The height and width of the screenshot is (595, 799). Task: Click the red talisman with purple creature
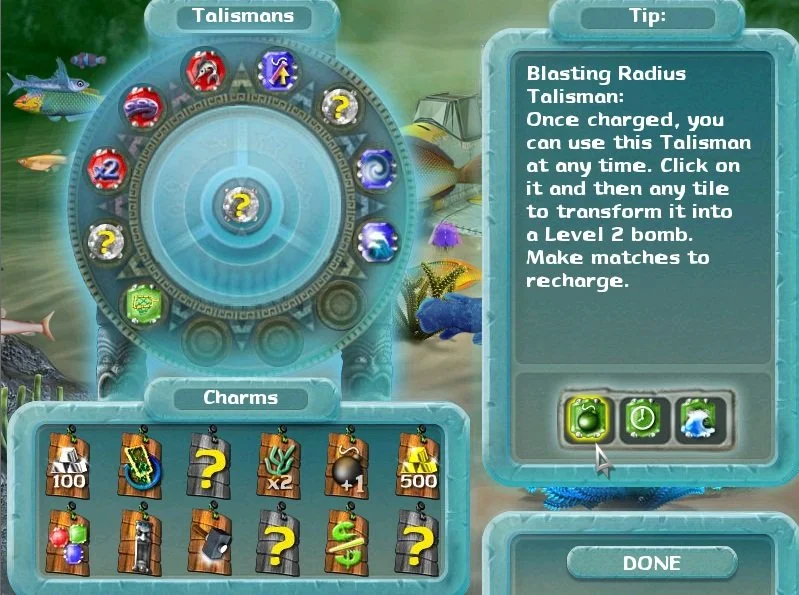point(143,105)
